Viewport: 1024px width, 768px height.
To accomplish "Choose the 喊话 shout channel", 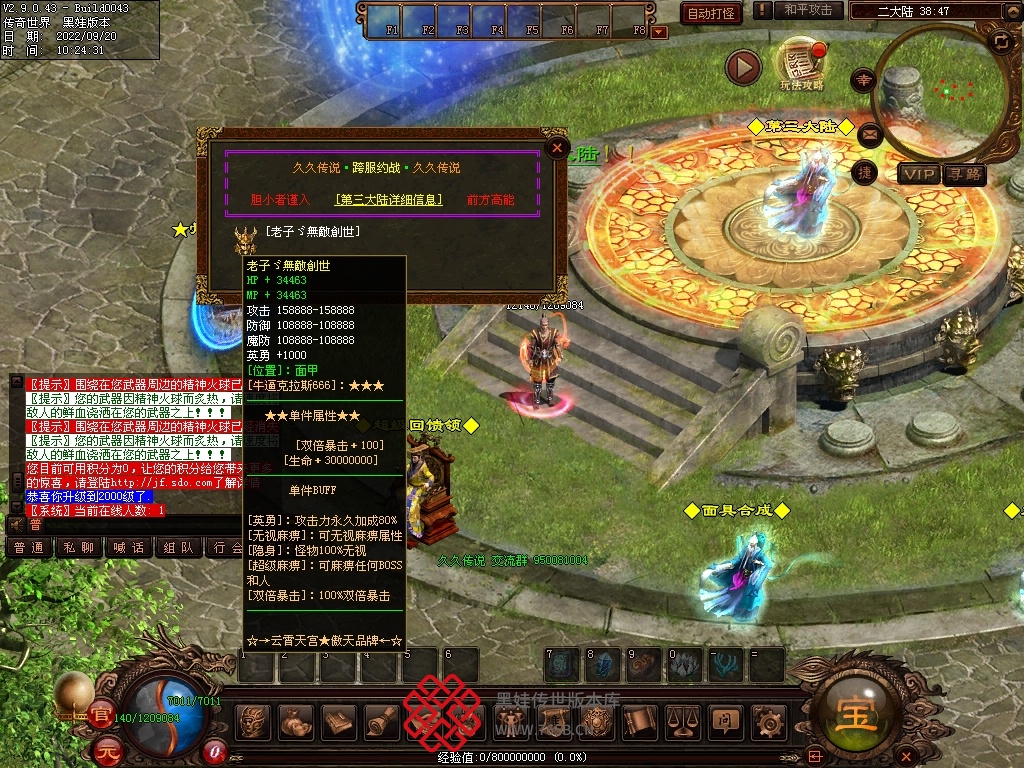I will 129,547.
